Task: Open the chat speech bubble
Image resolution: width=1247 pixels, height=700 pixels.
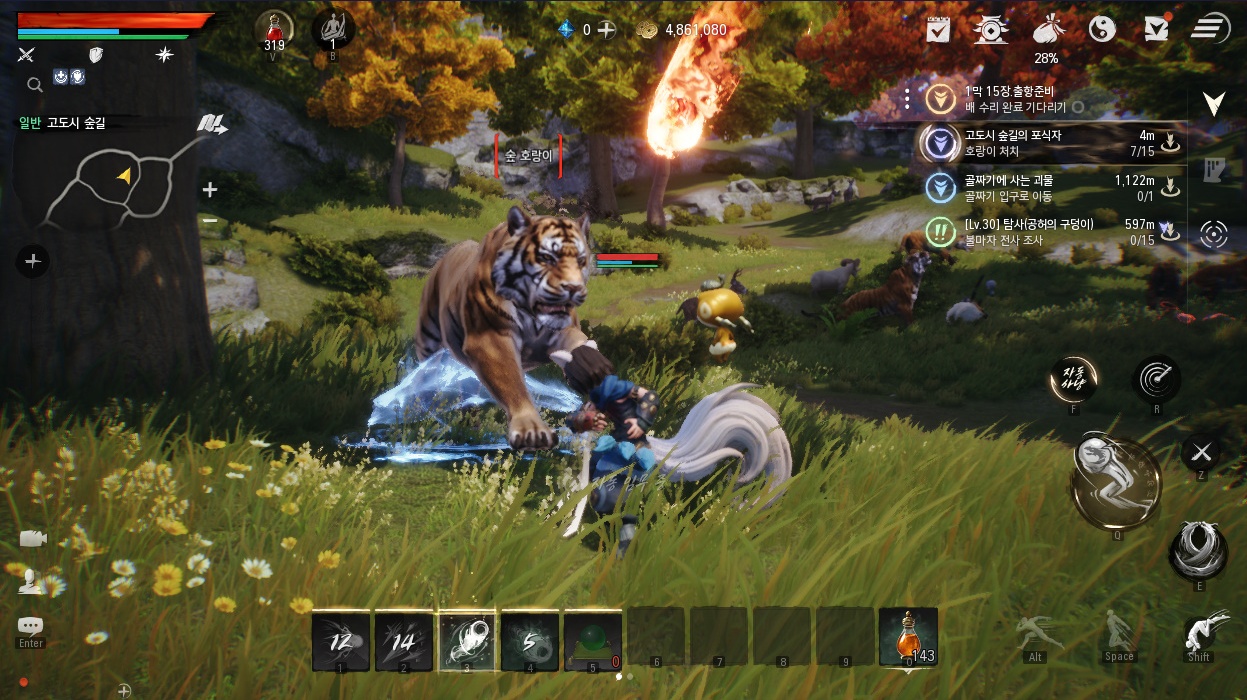Action: tap(31, 626)
